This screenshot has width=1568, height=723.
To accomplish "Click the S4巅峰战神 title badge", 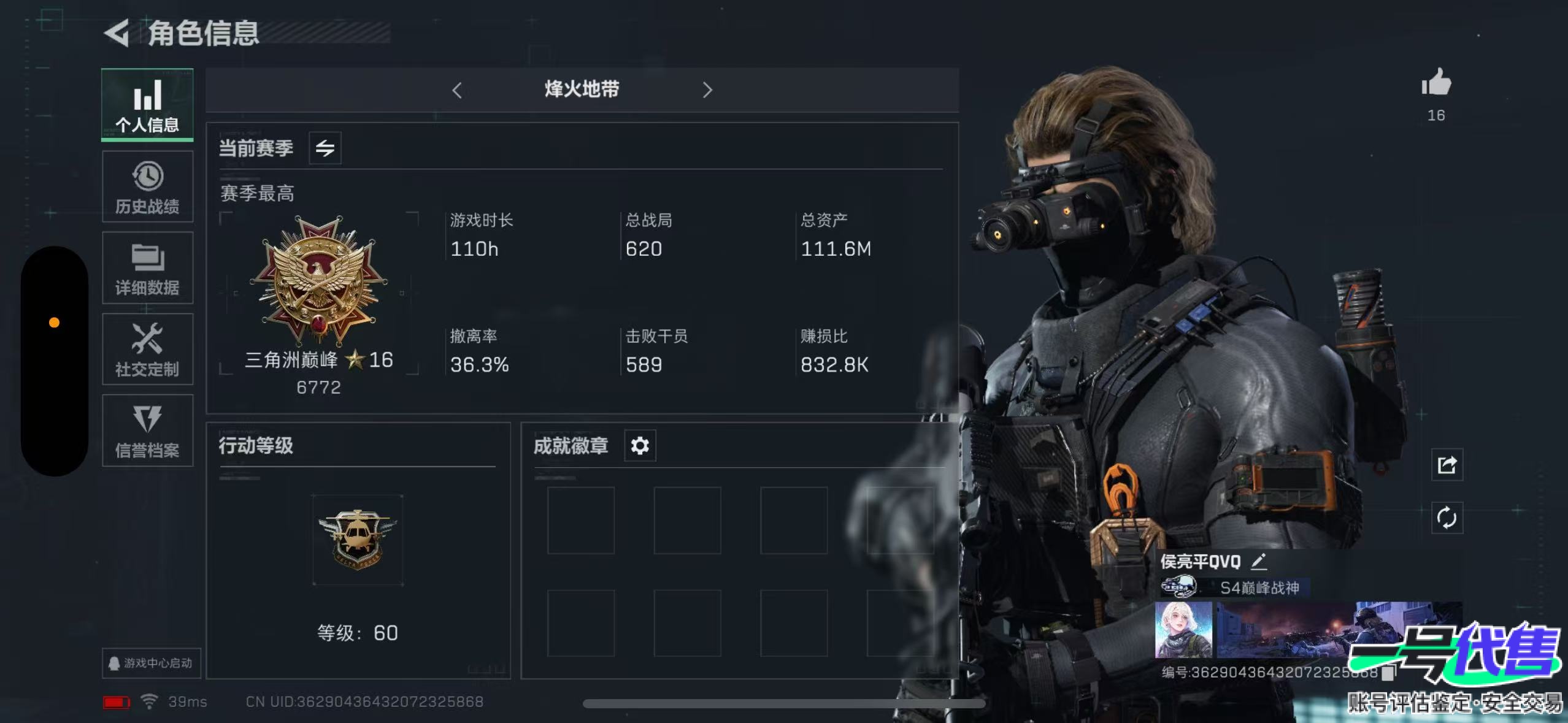I will click(x=1259, y=587).
